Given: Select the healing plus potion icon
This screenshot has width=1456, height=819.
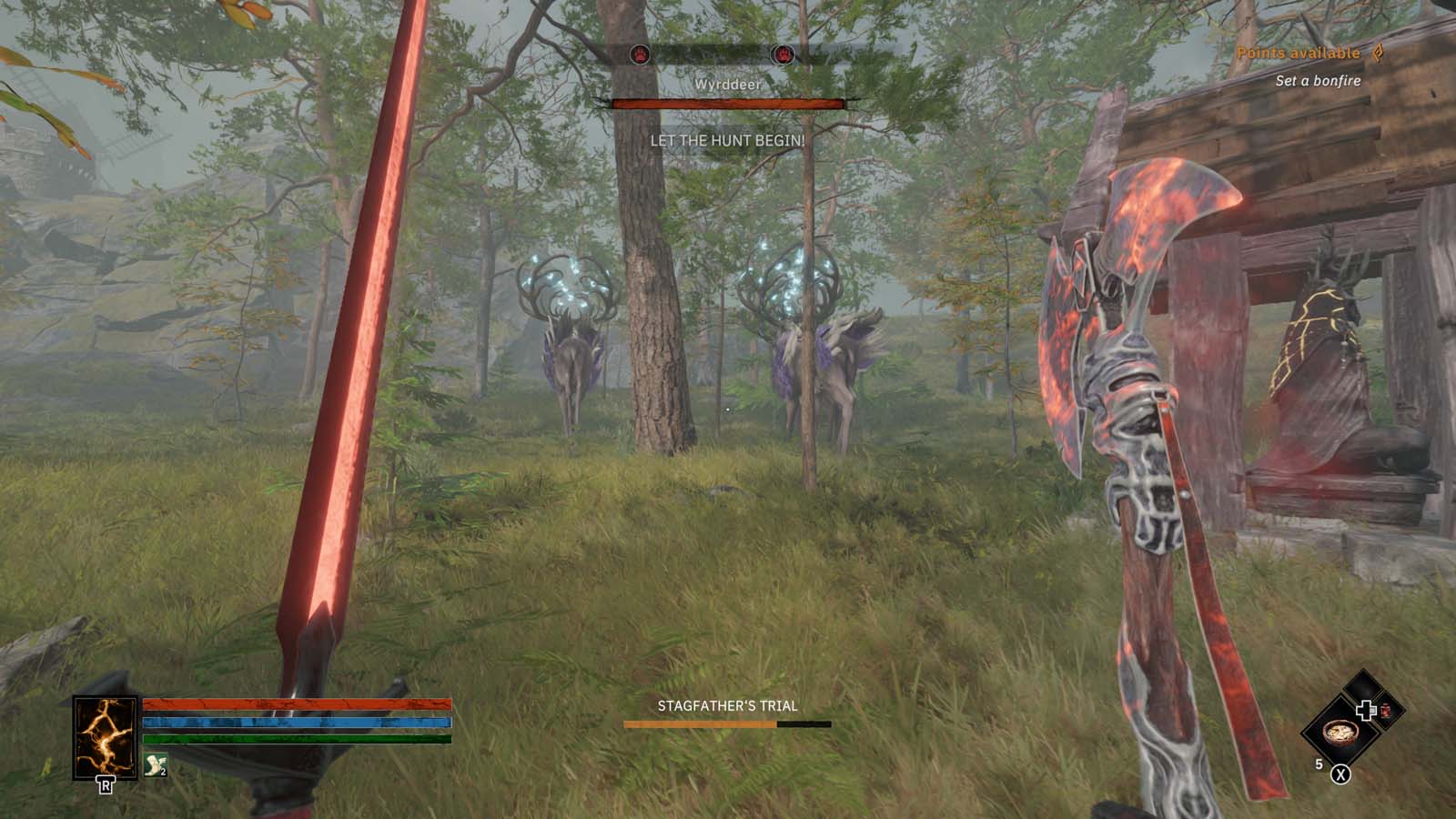Looking at the screenshot, I should pos(1365,710).
